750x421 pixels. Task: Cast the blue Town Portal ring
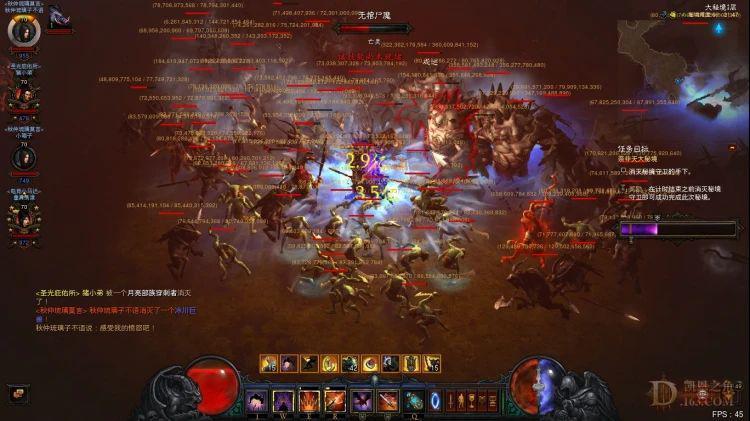437,401
